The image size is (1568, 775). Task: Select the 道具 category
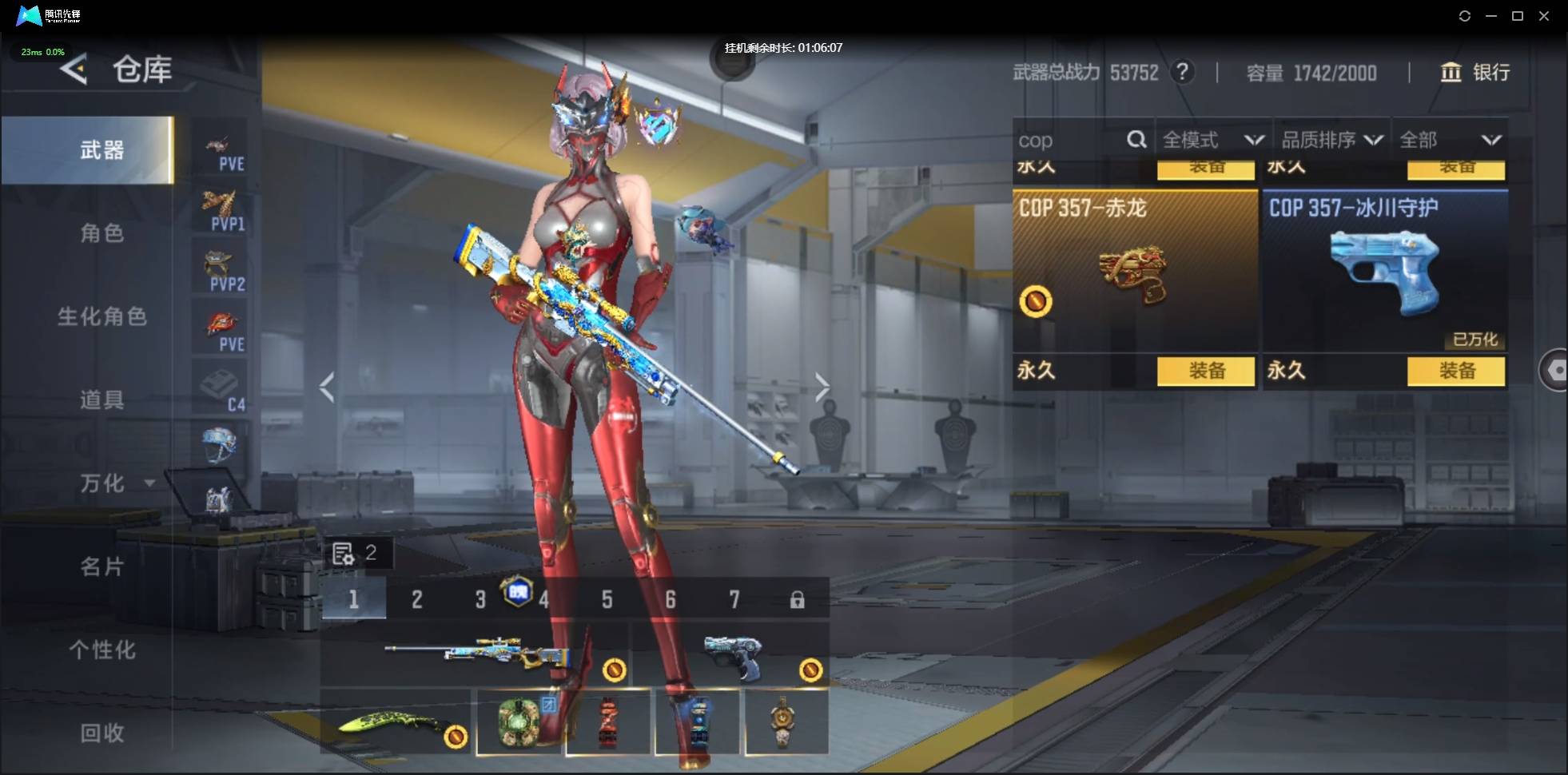(x=101, y=399)
